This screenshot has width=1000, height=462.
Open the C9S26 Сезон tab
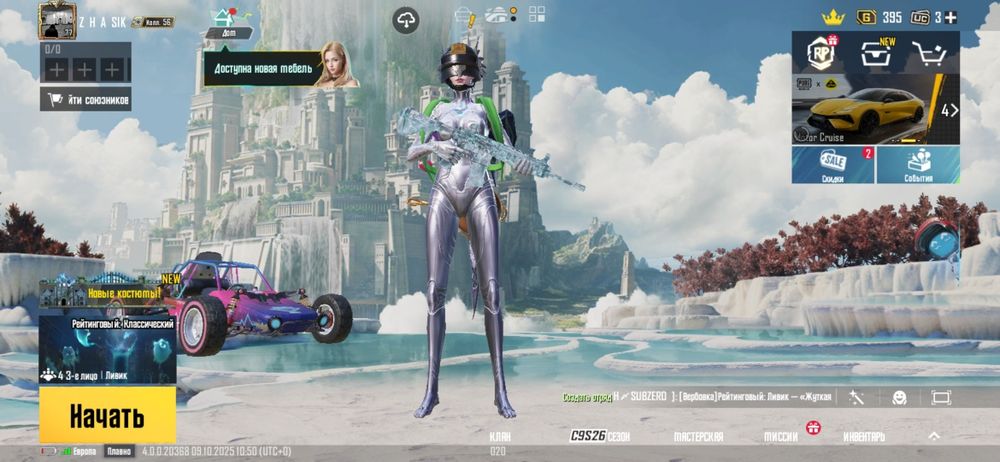point(600,437)
